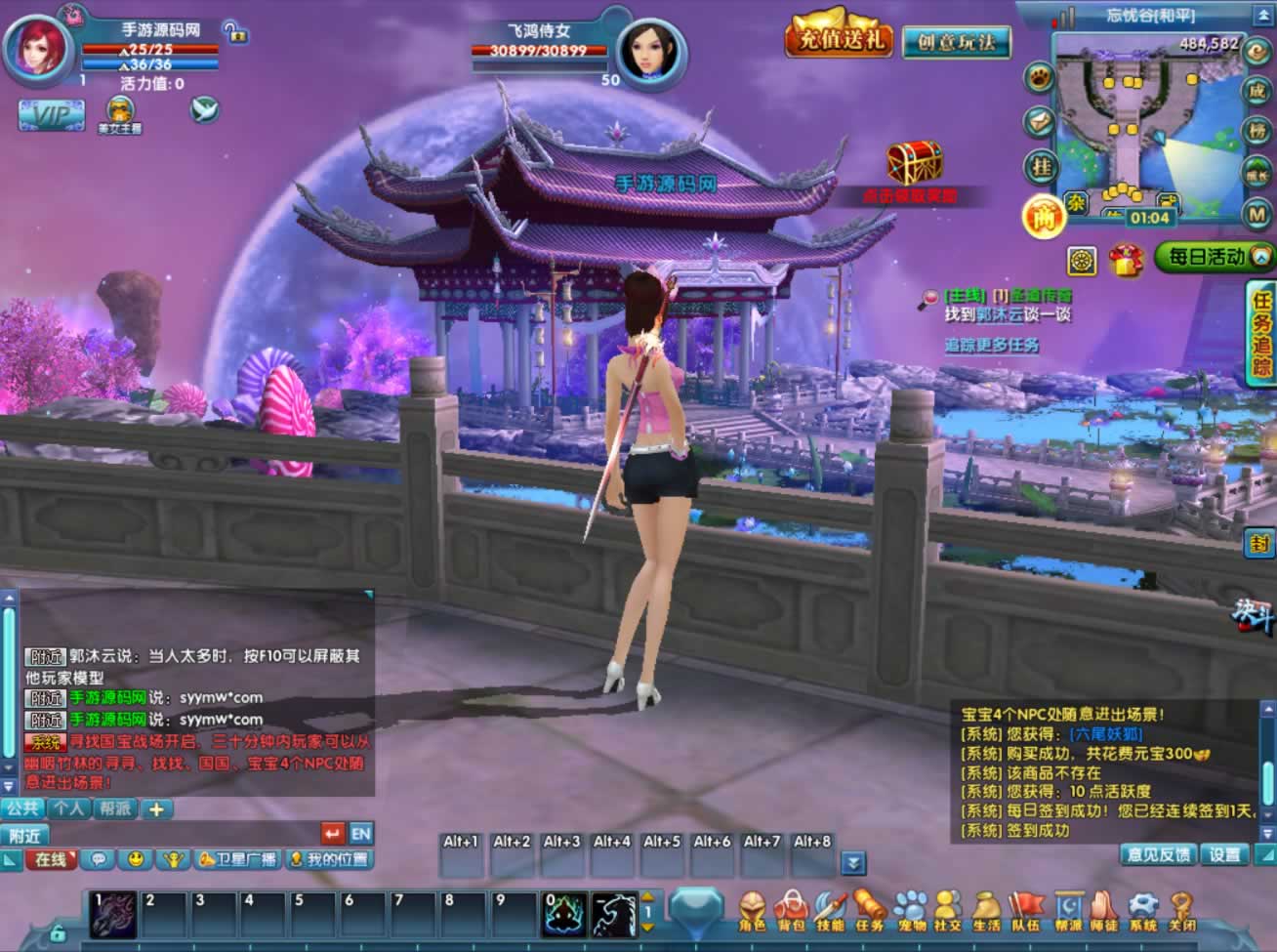Open the 角色 character menu
1277x952 pixels.
(x=752, y=907)
